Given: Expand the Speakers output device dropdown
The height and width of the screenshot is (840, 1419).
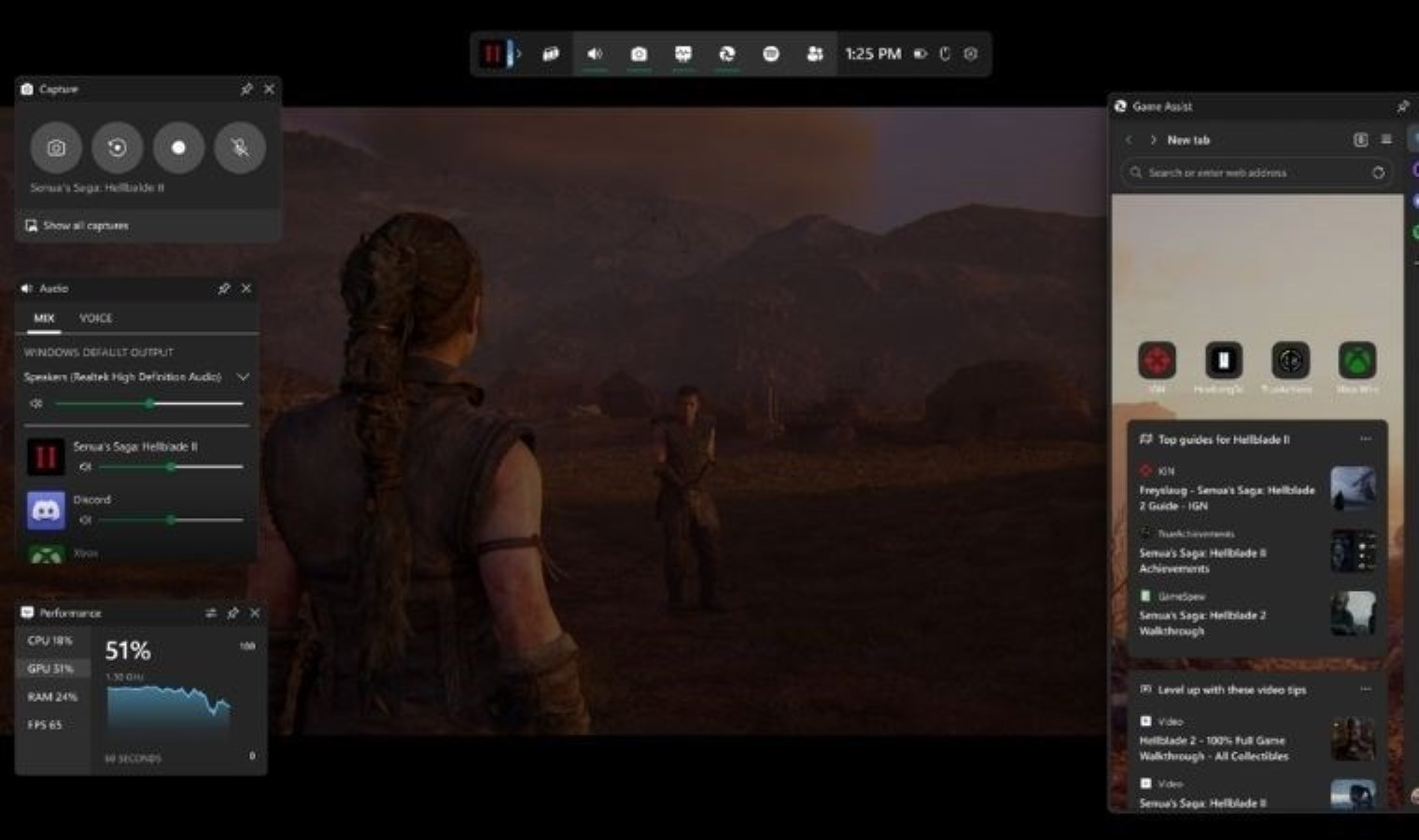Looking at the screenshot, I should click(243, 377).
